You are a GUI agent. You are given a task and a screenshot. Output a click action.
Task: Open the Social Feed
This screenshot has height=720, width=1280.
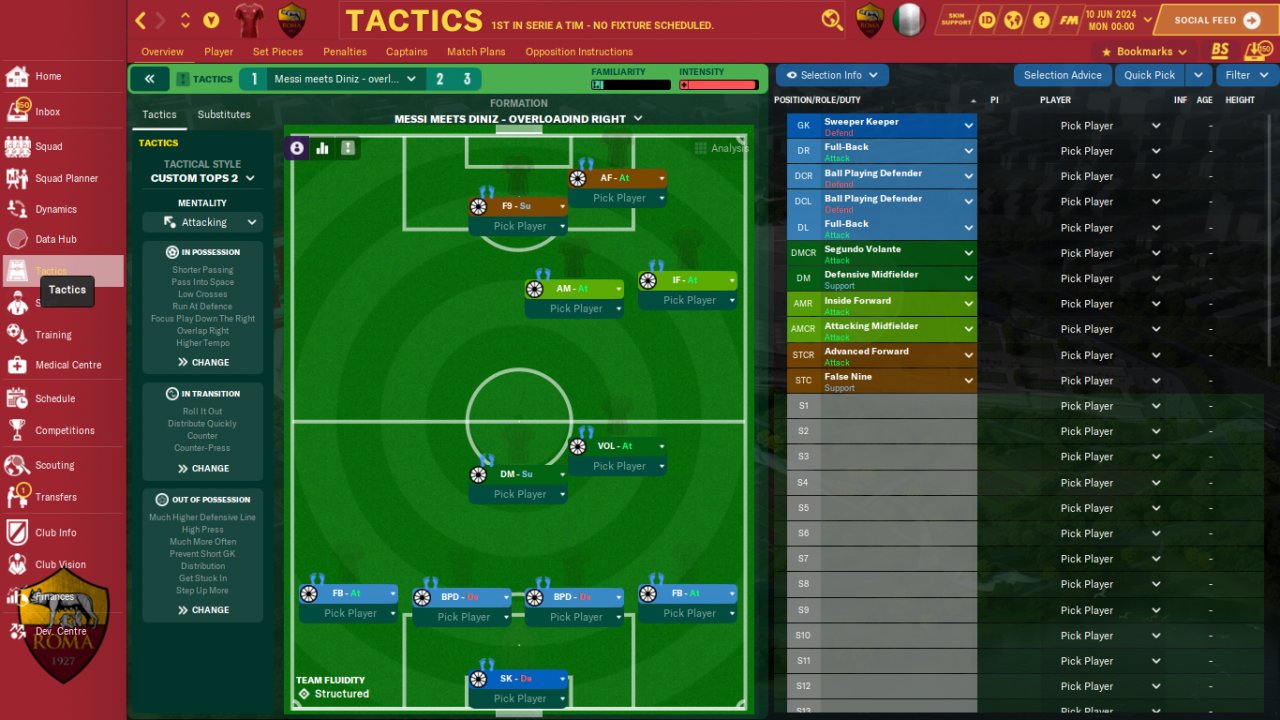click(x=1216, y=20)
